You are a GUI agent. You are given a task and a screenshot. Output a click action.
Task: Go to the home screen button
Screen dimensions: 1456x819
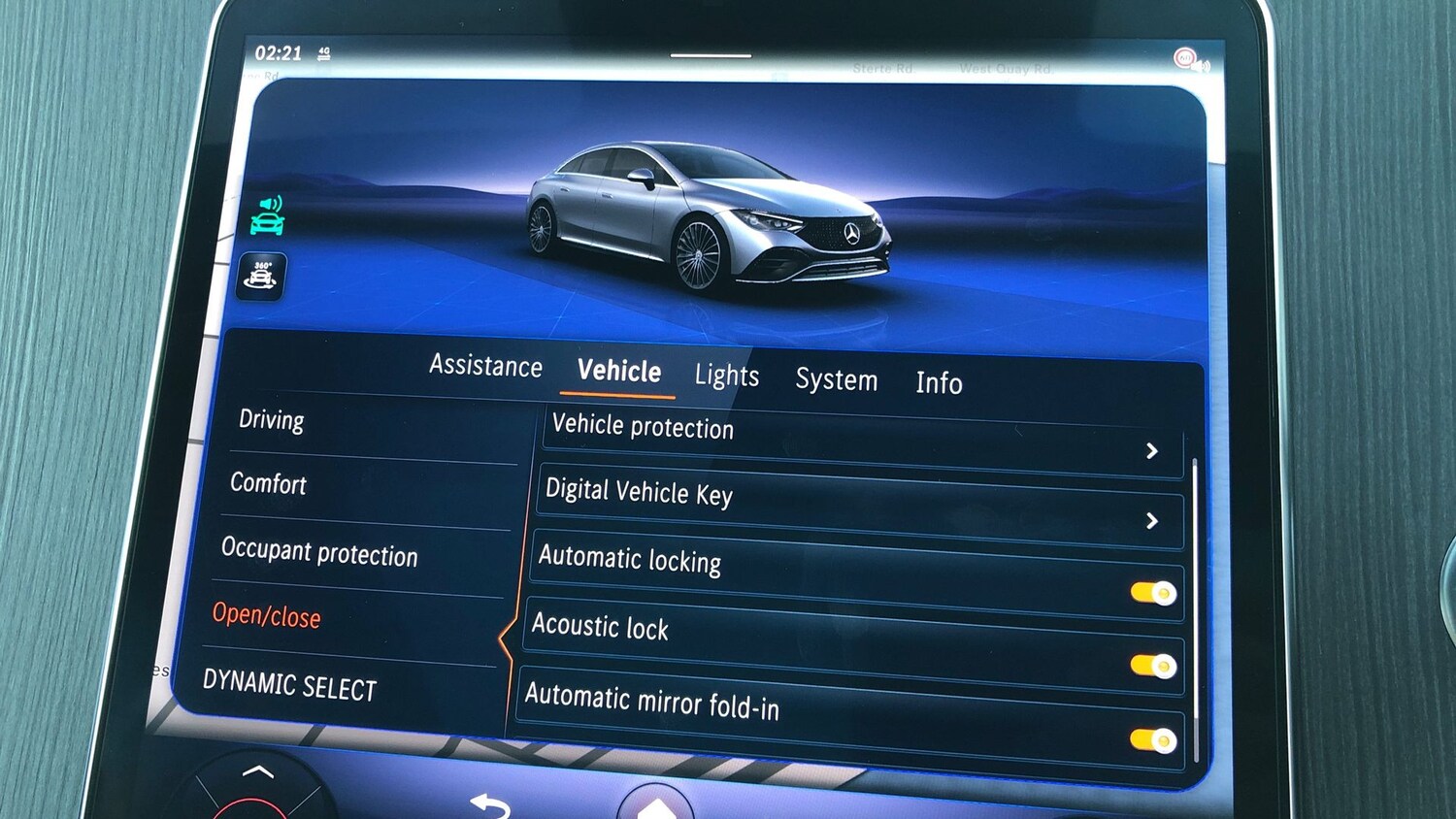(656, 804)
